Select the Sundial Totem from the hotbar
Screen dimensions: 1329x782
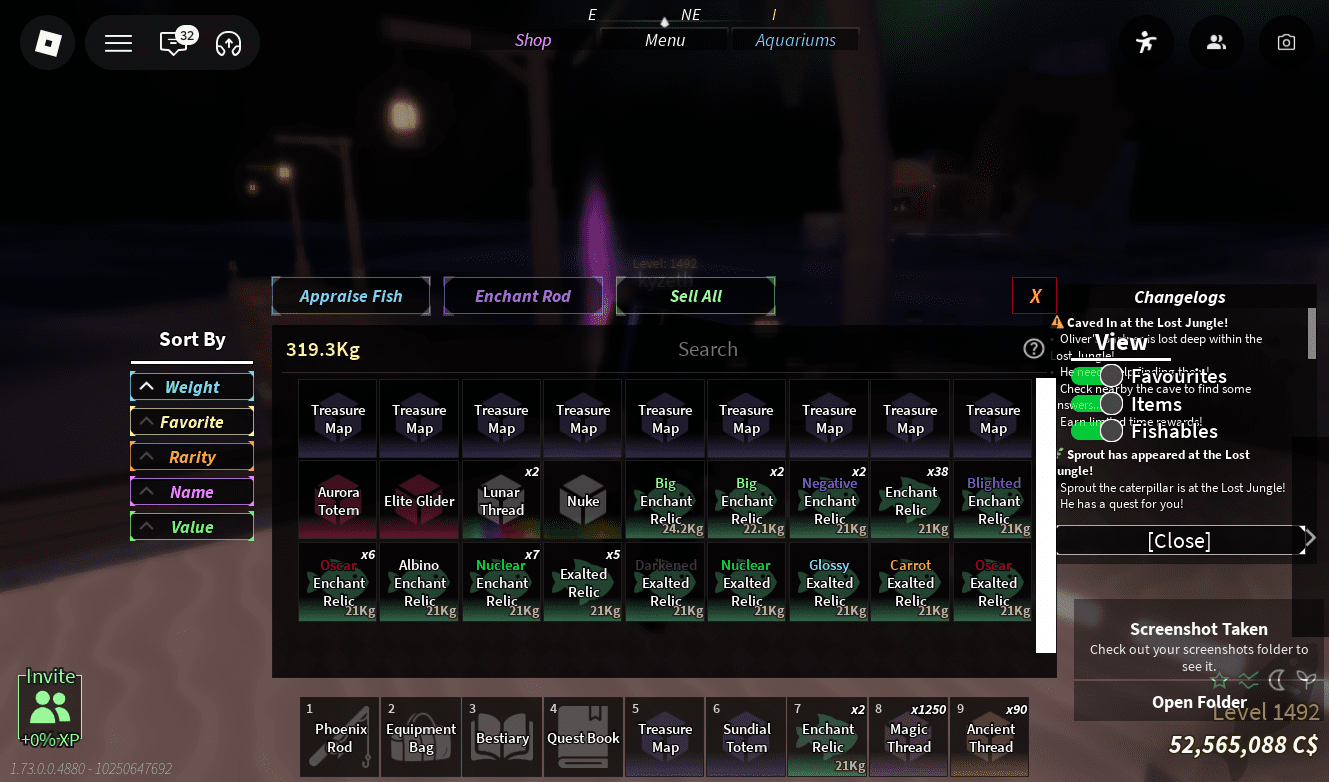(x=746, y=737)
